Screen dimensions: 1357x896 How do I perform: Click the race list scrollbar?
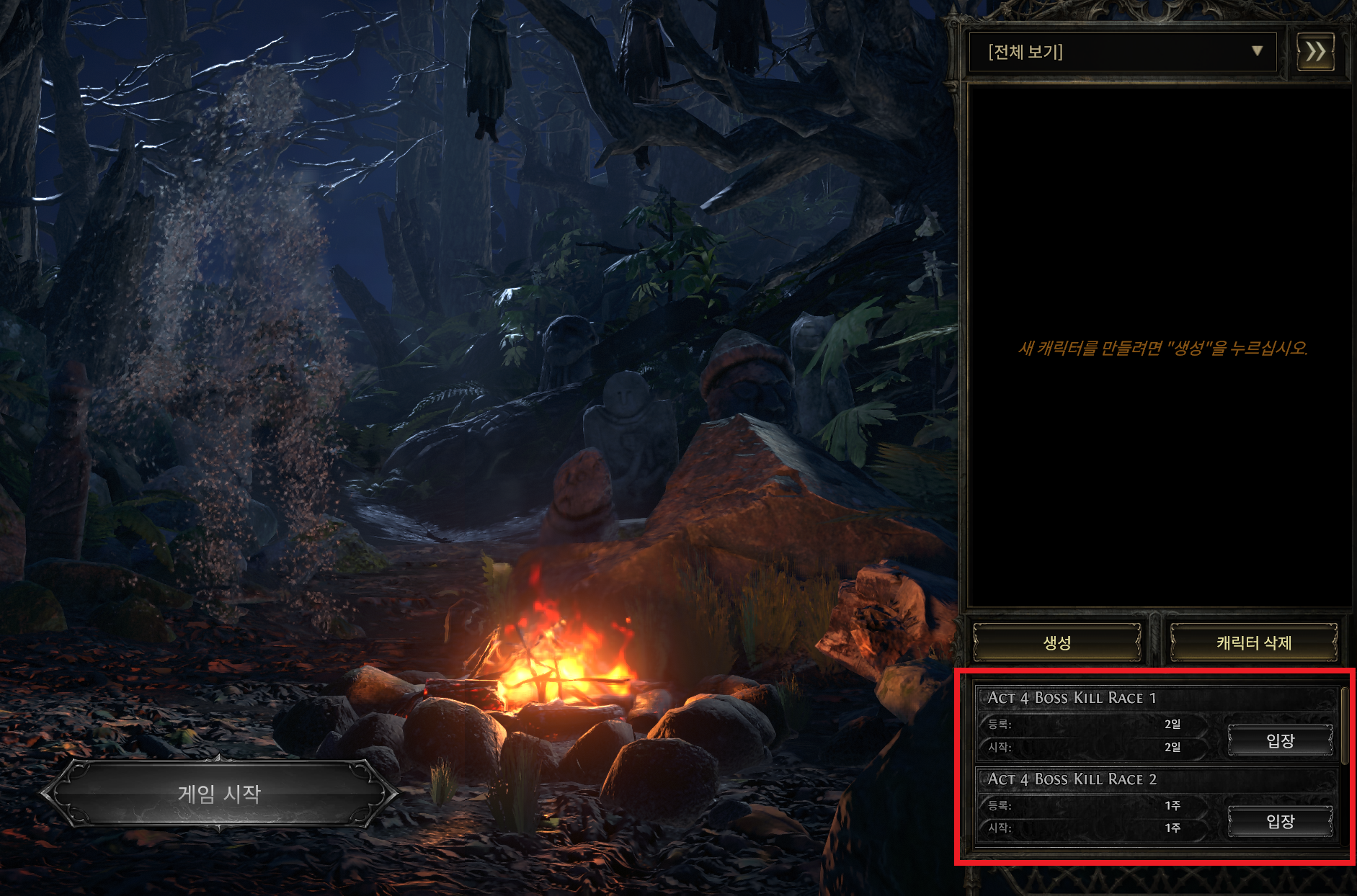1345,726
